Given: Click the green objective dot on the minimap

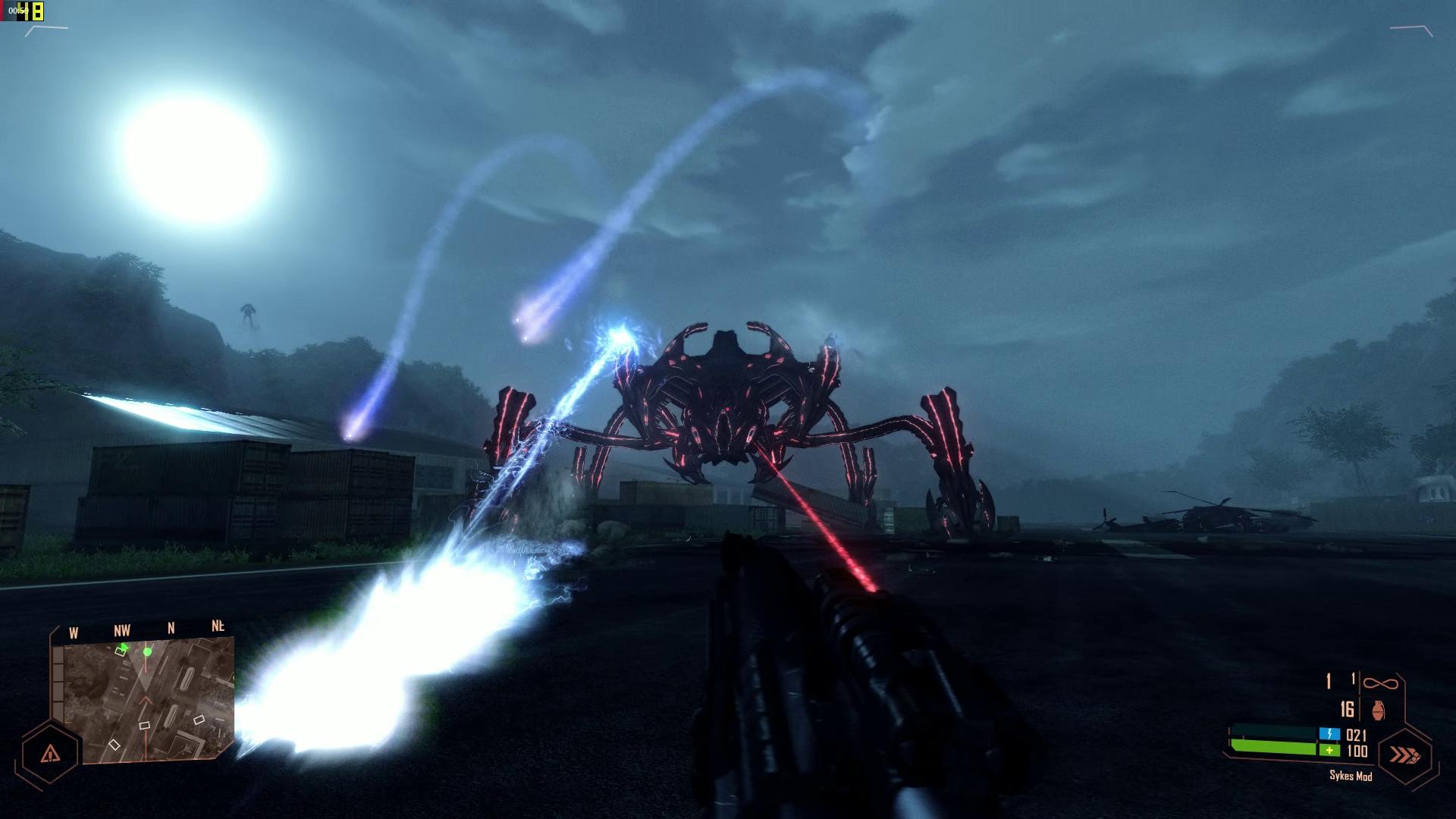Looking at the screenshot, I should pos(147,651).
